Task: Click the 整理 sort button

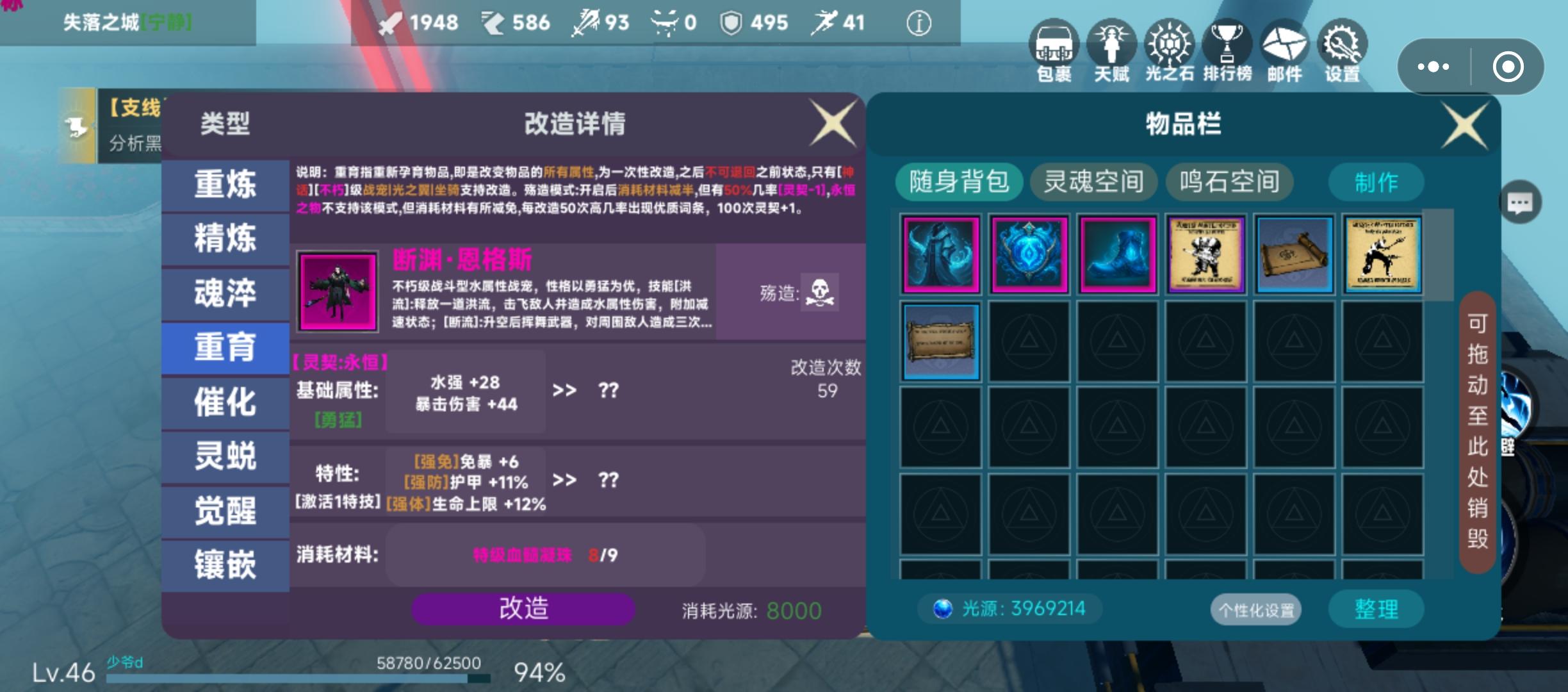Action: coord(1376,609)
